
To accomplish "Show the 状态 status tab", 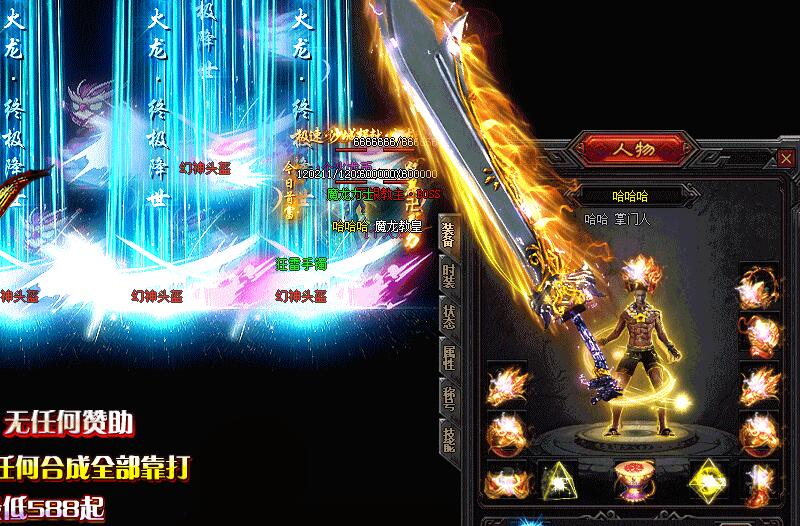I will [449, 316].
